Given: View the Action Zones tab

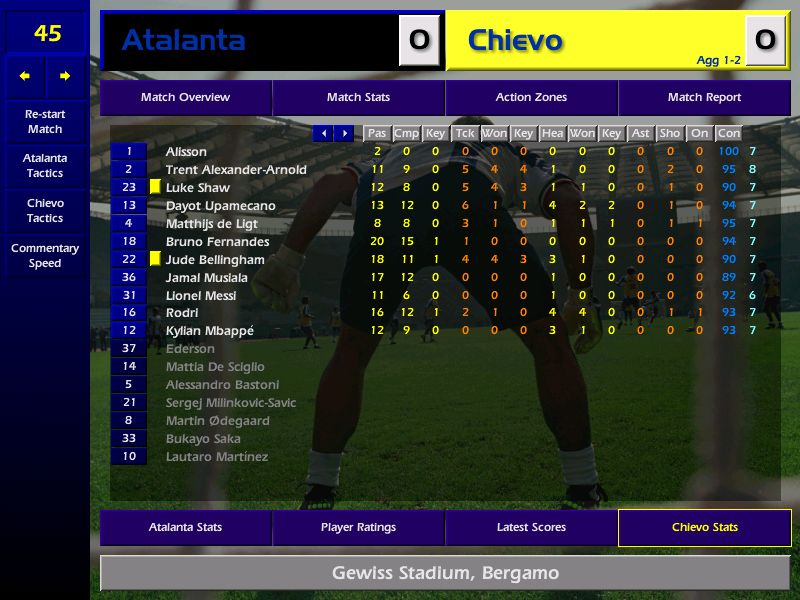Looking at the screenshot, I should 531,98.
